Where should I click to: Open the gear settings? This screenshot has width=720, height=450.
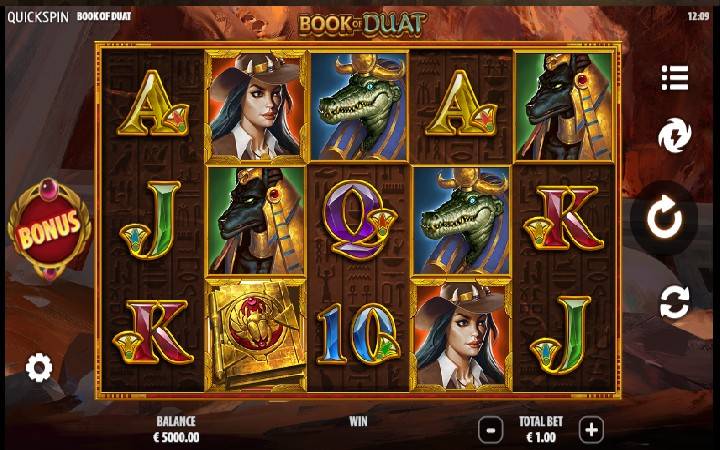click(x=39, y=368)
